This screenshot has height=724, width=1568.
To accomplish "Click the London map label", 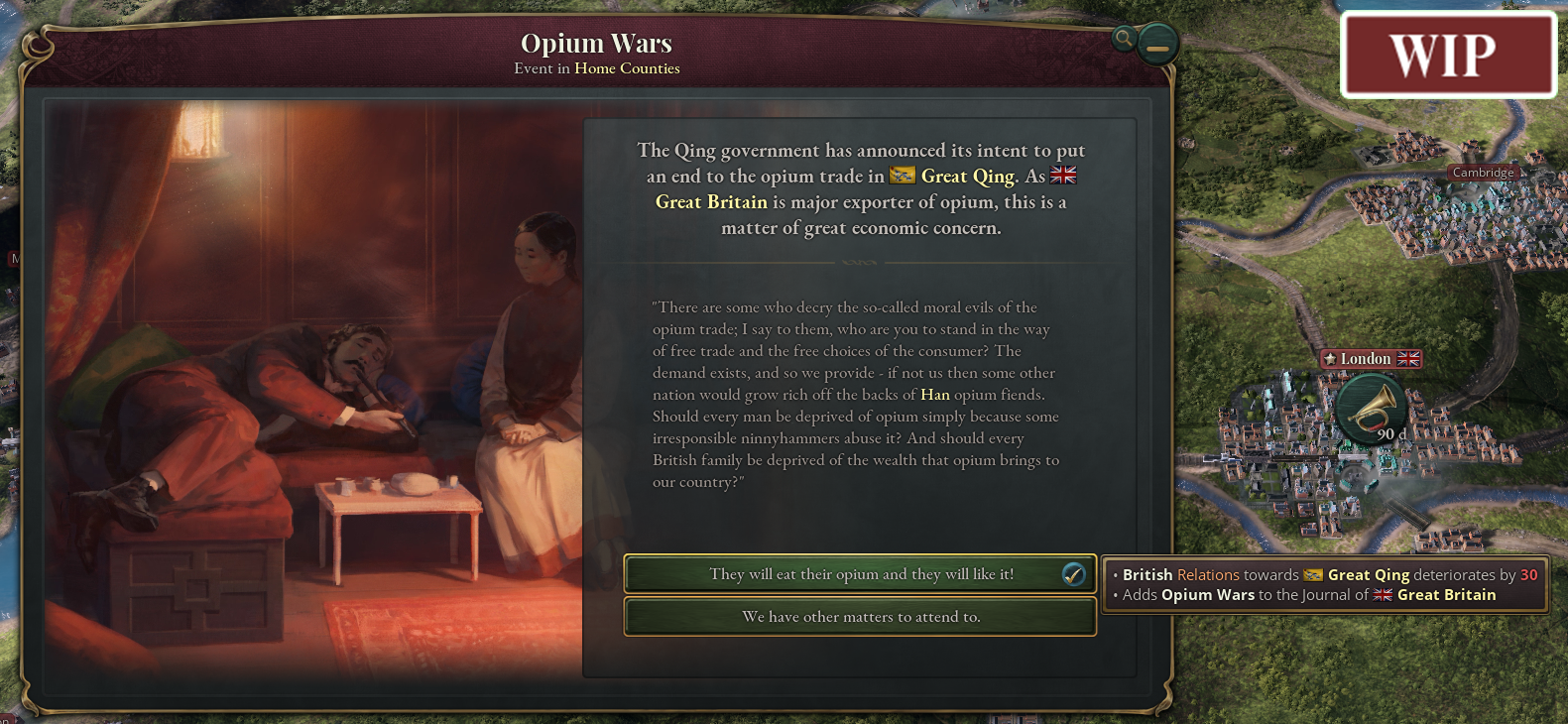I will pyautogui.click(x=1369, y=359).
